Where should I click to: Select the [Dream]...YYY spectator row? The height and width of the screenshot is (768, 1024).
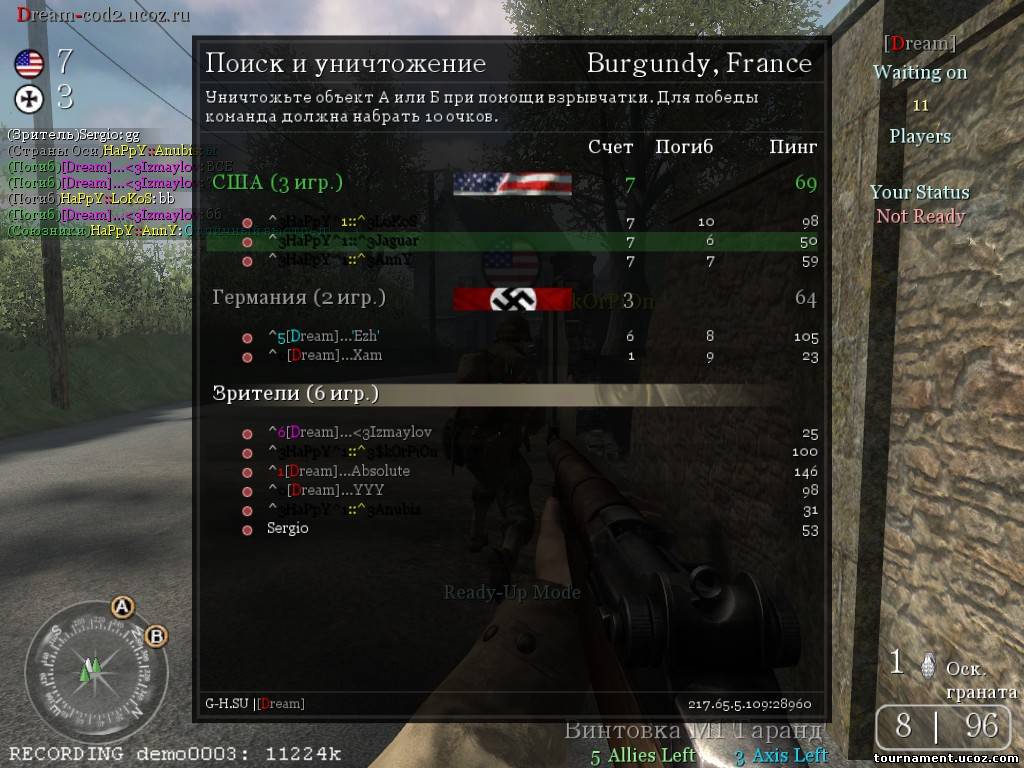click(510, 490)
